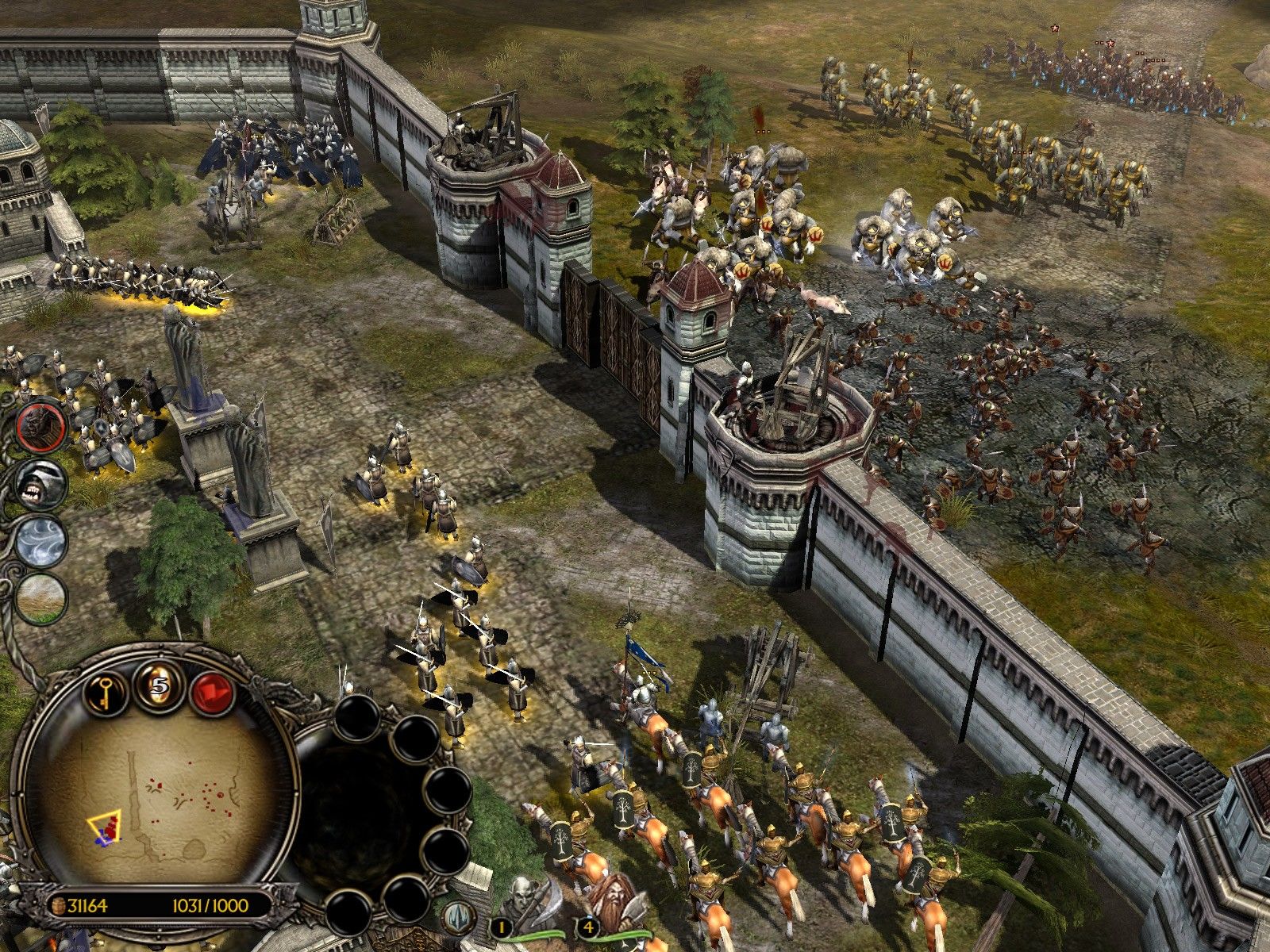This screenshot has width=1270, height=952.
Task: Click the blue spire emblem button
Action: pos(460,916)
